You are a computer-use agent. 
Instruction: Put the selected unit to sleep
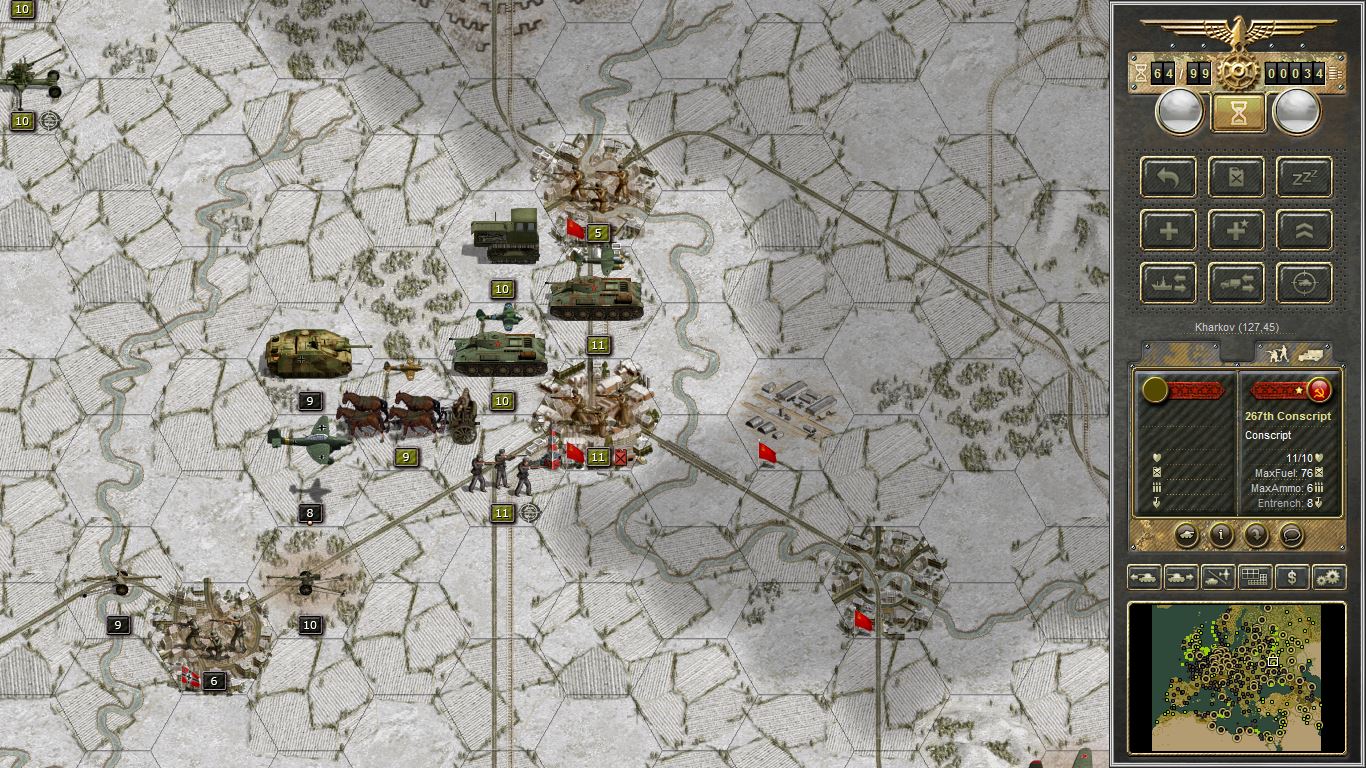point(1304,178)
